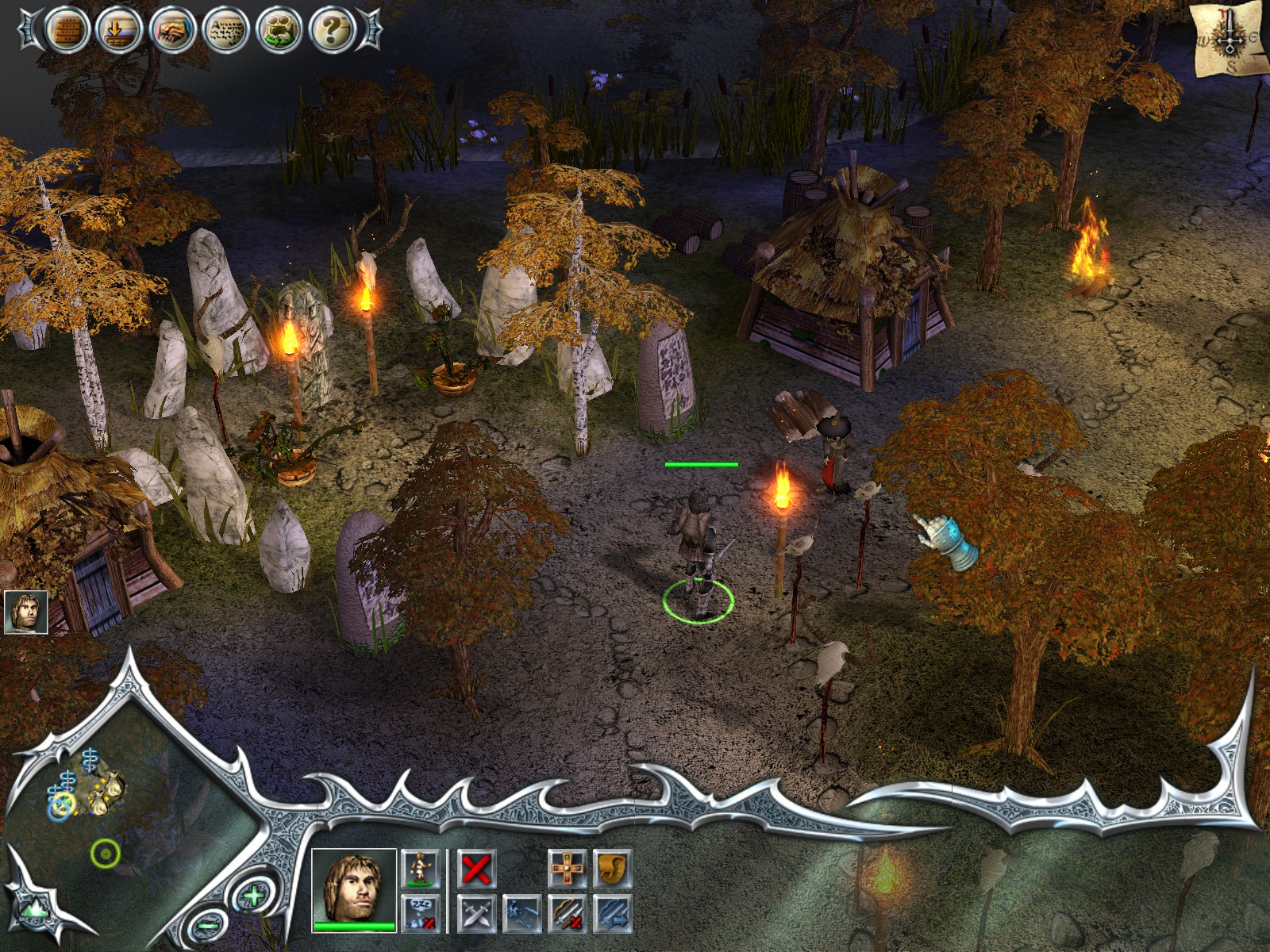
Task: Click the film camera icon
Action: point(279,31)
